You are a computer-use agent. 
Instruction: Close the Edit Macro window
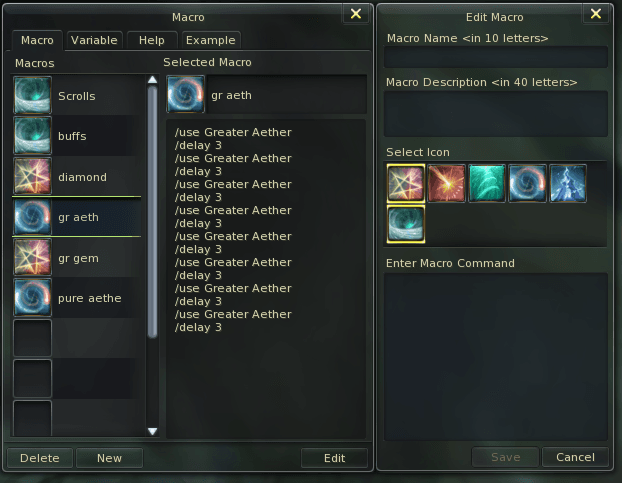tap(596, 13)
